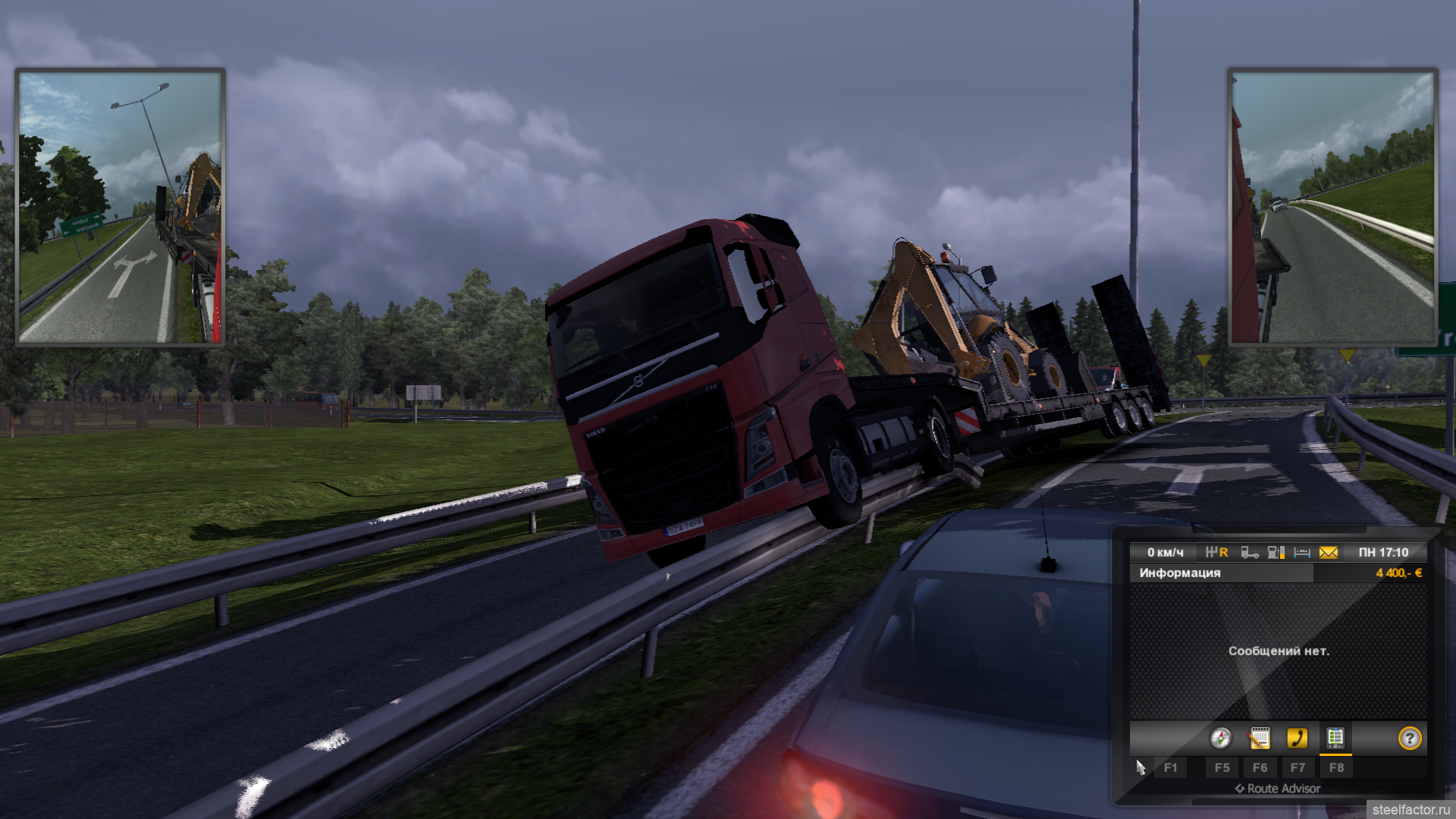Switch to the calendar job info tab

tap(1260, 738)
